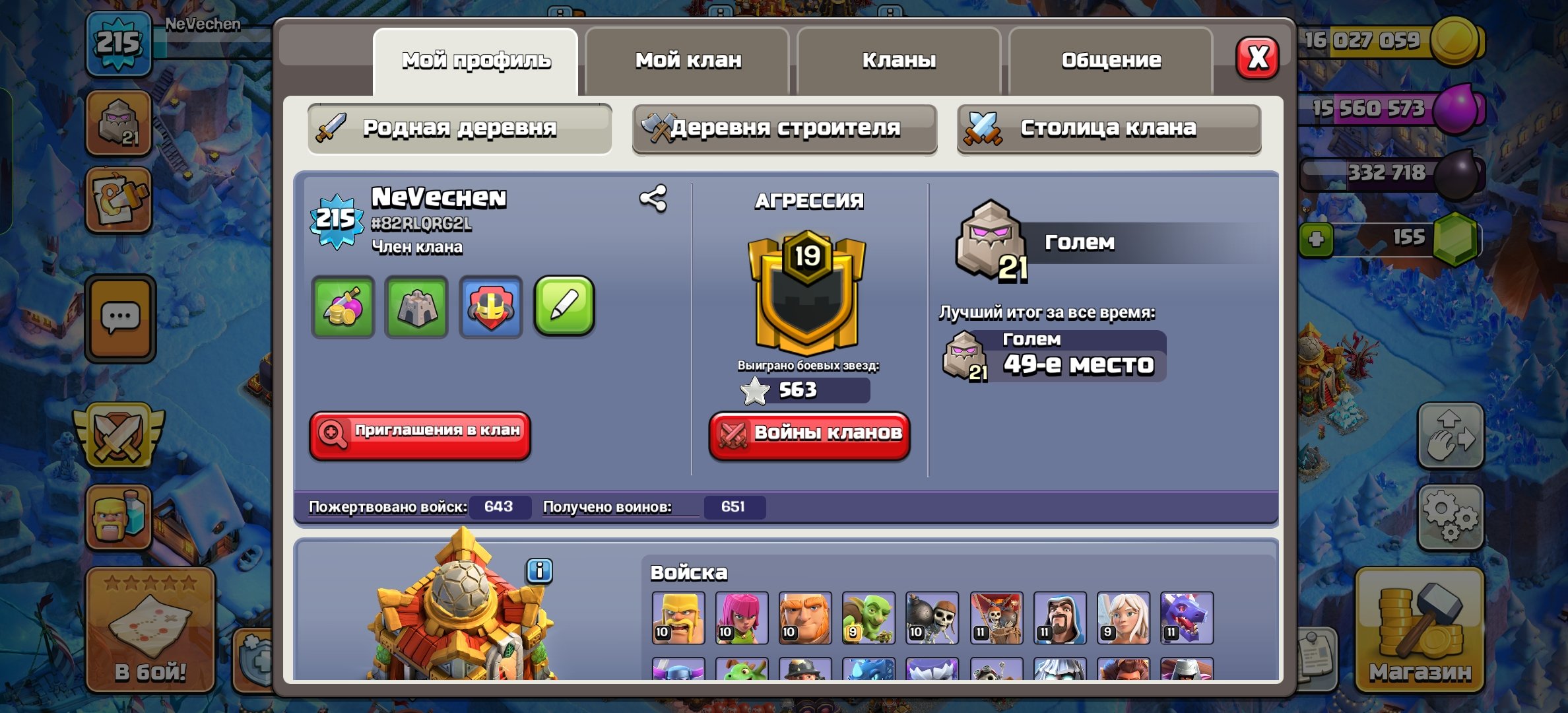Tap the pencil icon to edit profile
Viewport: 1568px width, 713px height.
(x=564, y=308)
